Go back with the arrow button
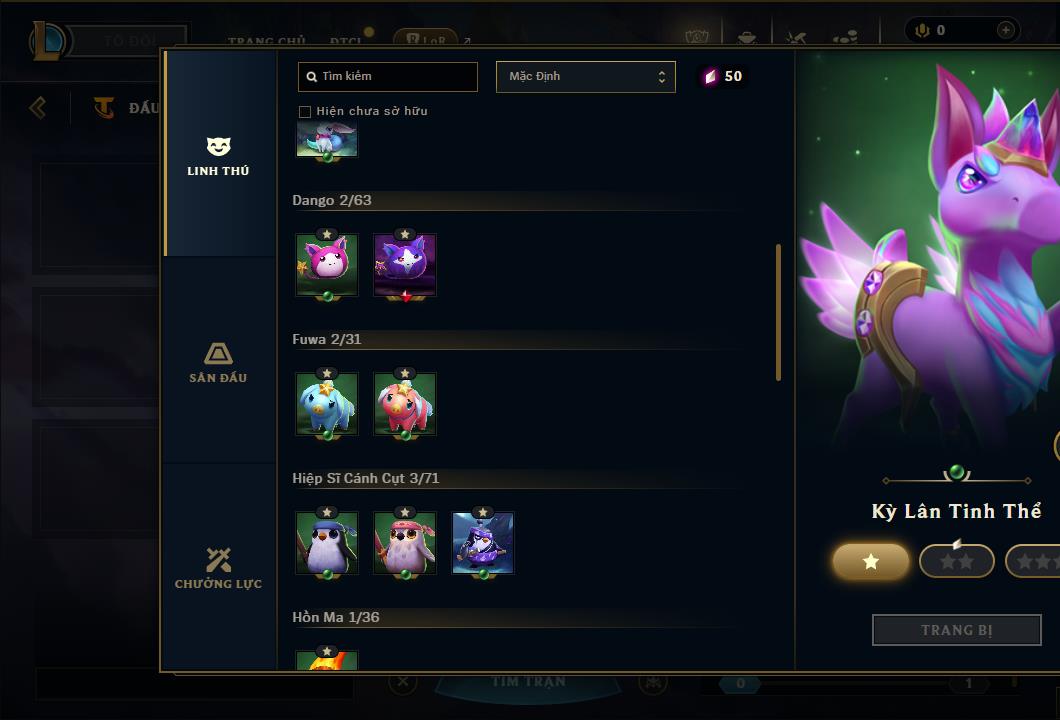1060x720 pixels. tap(38, 107)
